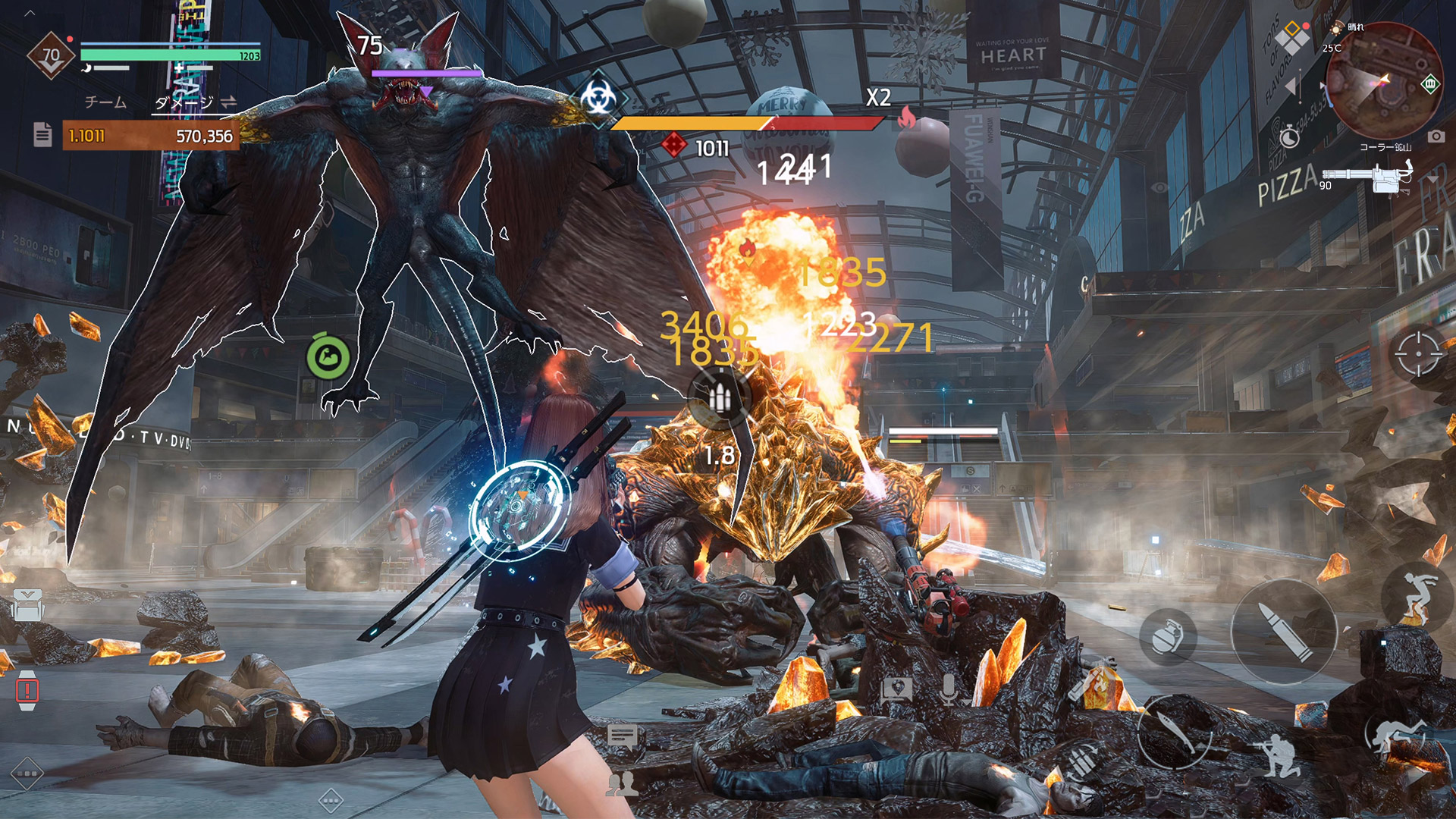The width and height of the screenshot is (1456, 819).
Task: Jump using the leaping figure button
Action: pyautogui.click(x=1415, y=598)
